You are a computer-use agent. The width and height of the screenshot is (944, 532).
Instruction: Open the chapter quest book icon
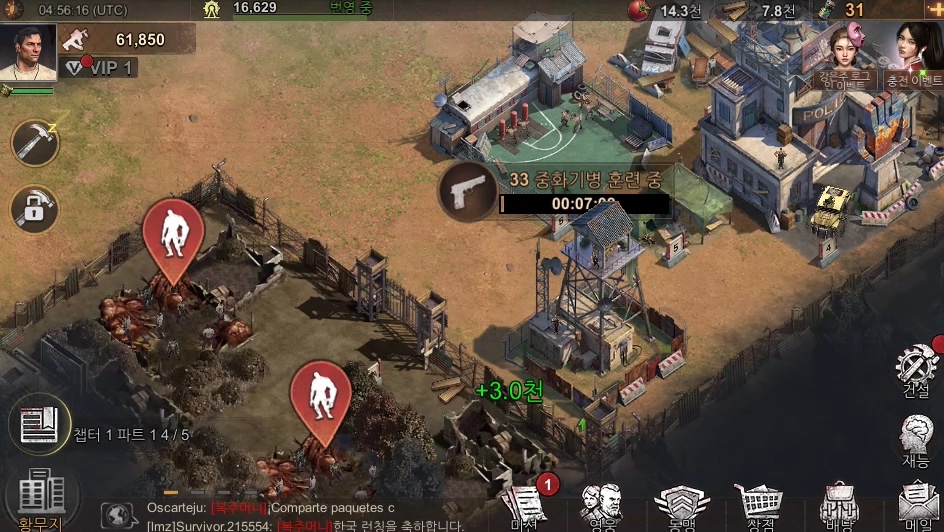pos(39,424)
